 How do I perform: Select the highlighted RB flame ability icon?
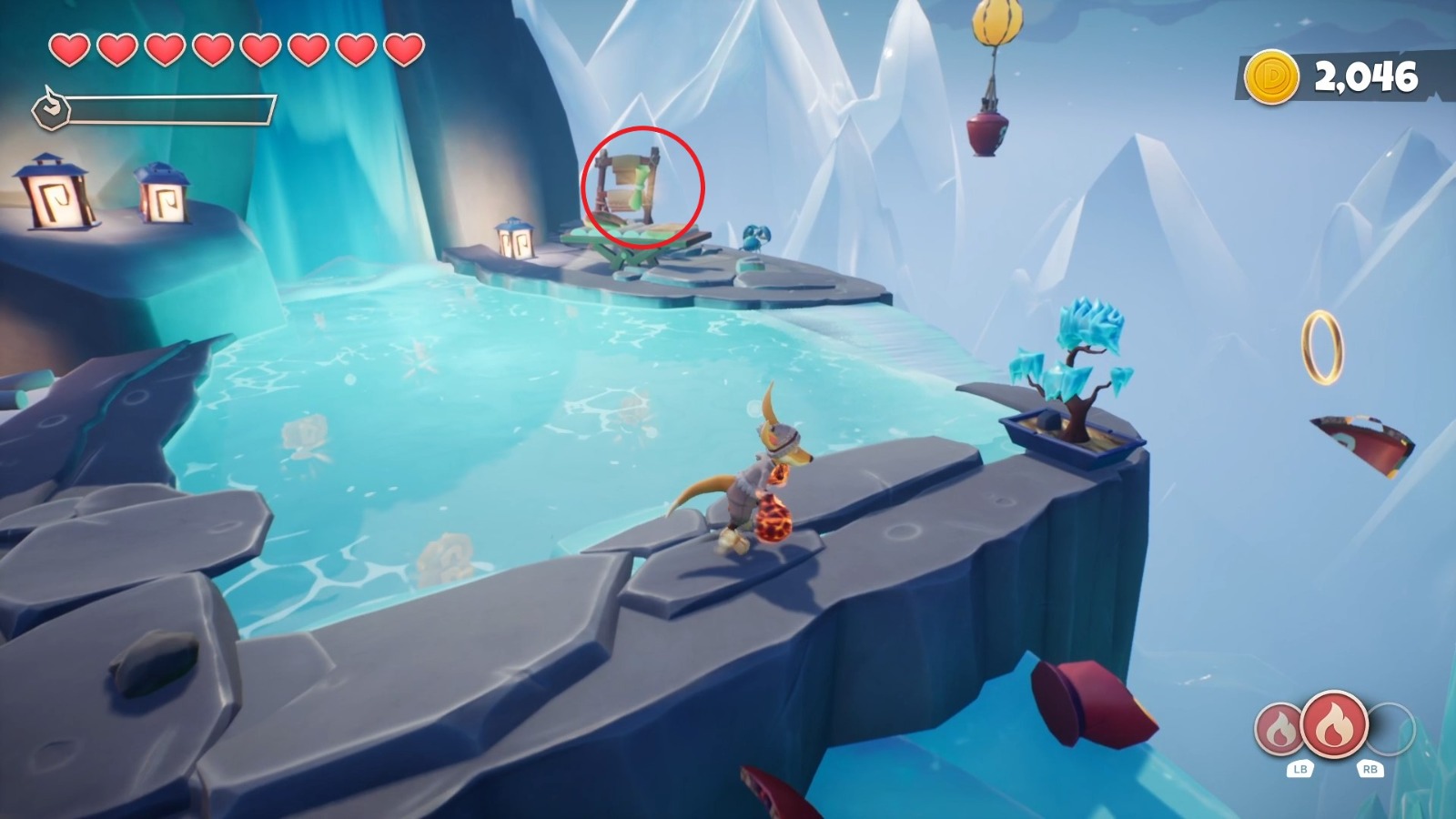(1335, 723)
